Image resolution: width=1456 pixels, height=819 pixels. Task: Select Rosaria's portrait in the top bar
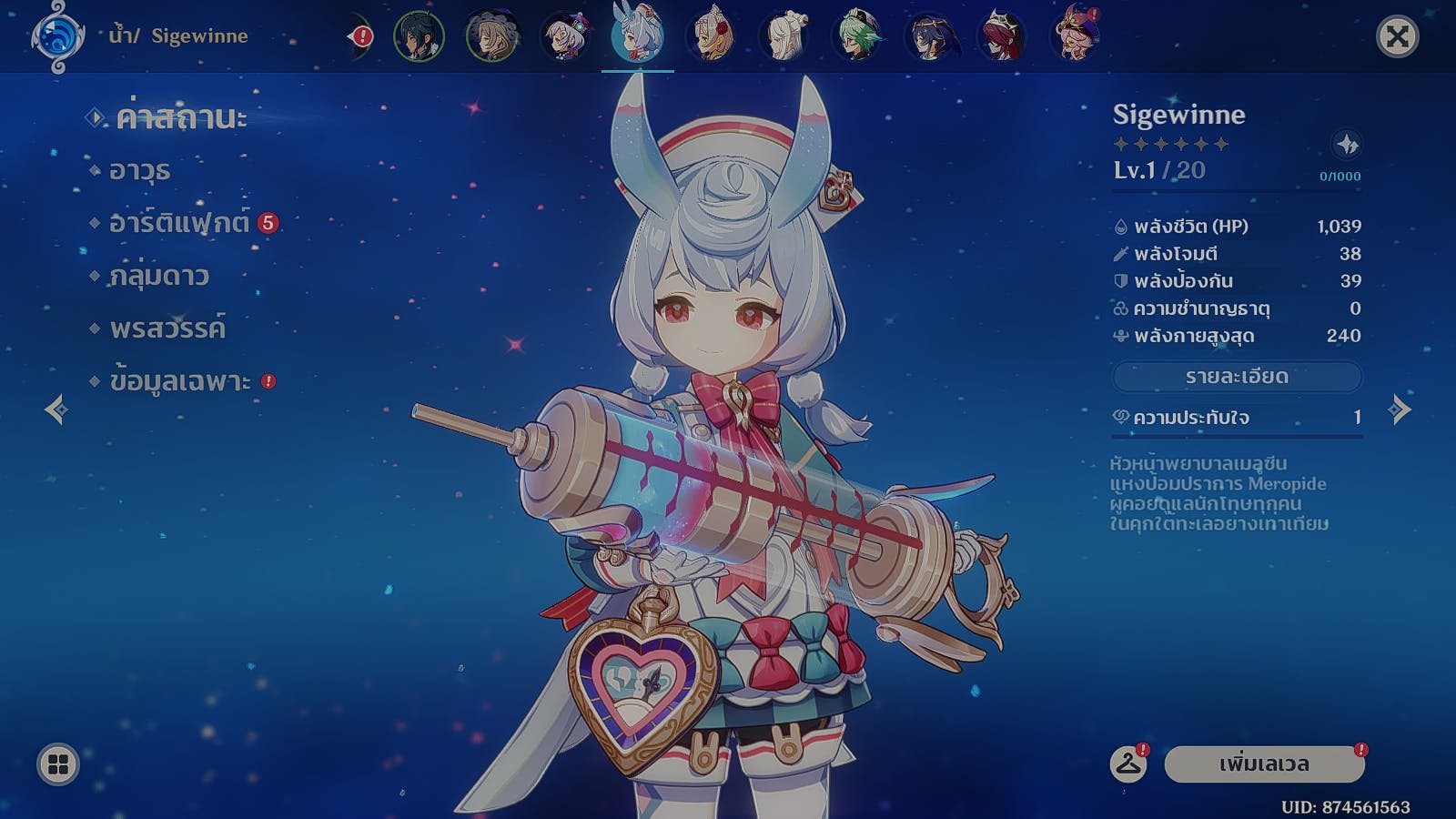click(1002, 37)
